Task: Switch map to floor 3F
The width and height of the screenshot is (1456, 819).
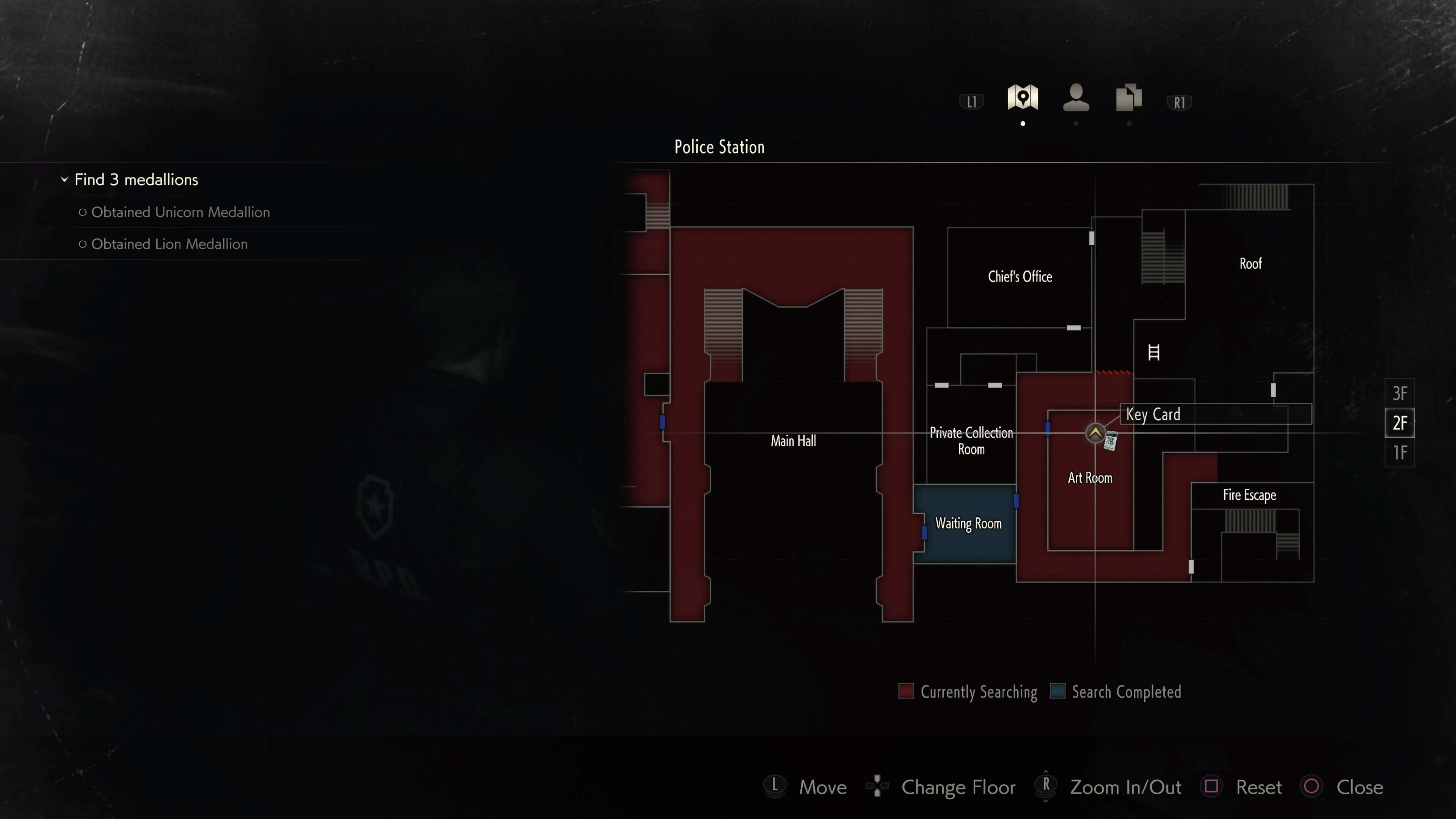Action: 1400,394
